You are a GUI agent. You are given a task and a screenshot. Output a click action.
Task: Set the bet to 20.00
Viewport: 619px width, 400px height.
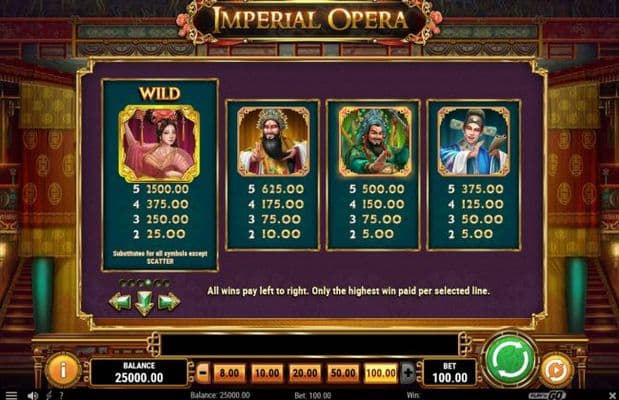coord(305,373)
